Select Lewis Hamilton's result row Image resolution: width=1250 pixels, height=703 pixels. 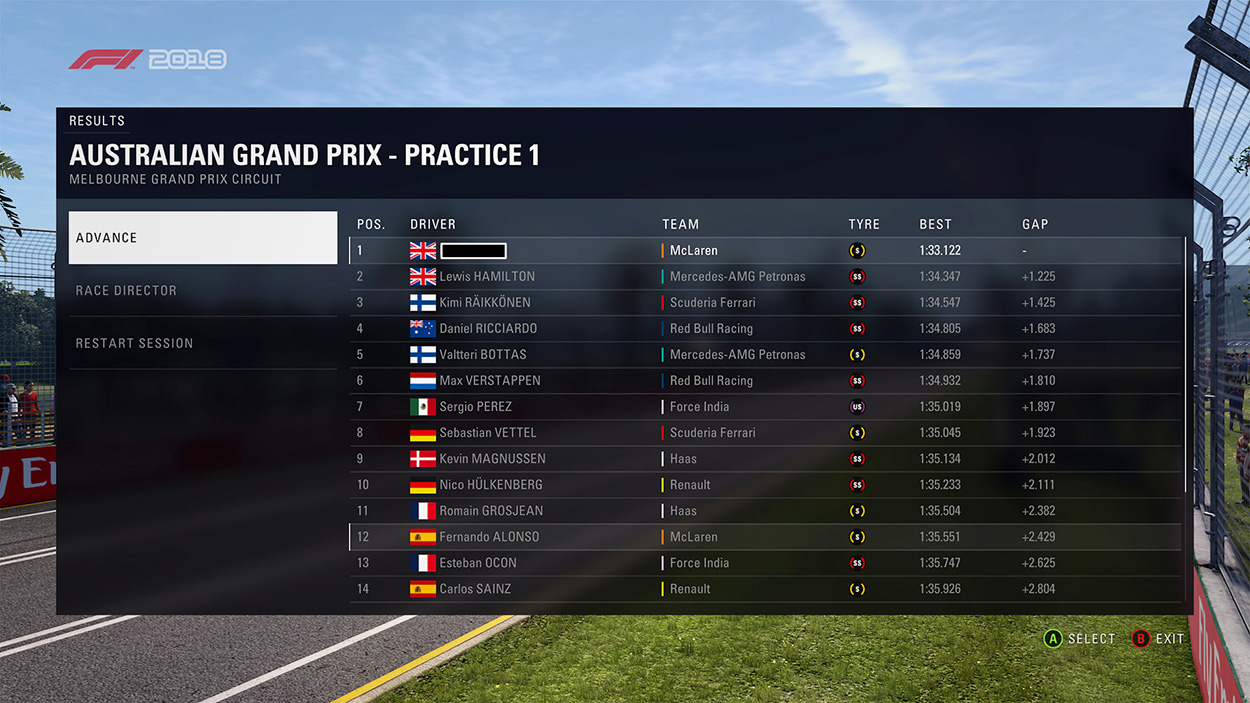pos(765,277)
